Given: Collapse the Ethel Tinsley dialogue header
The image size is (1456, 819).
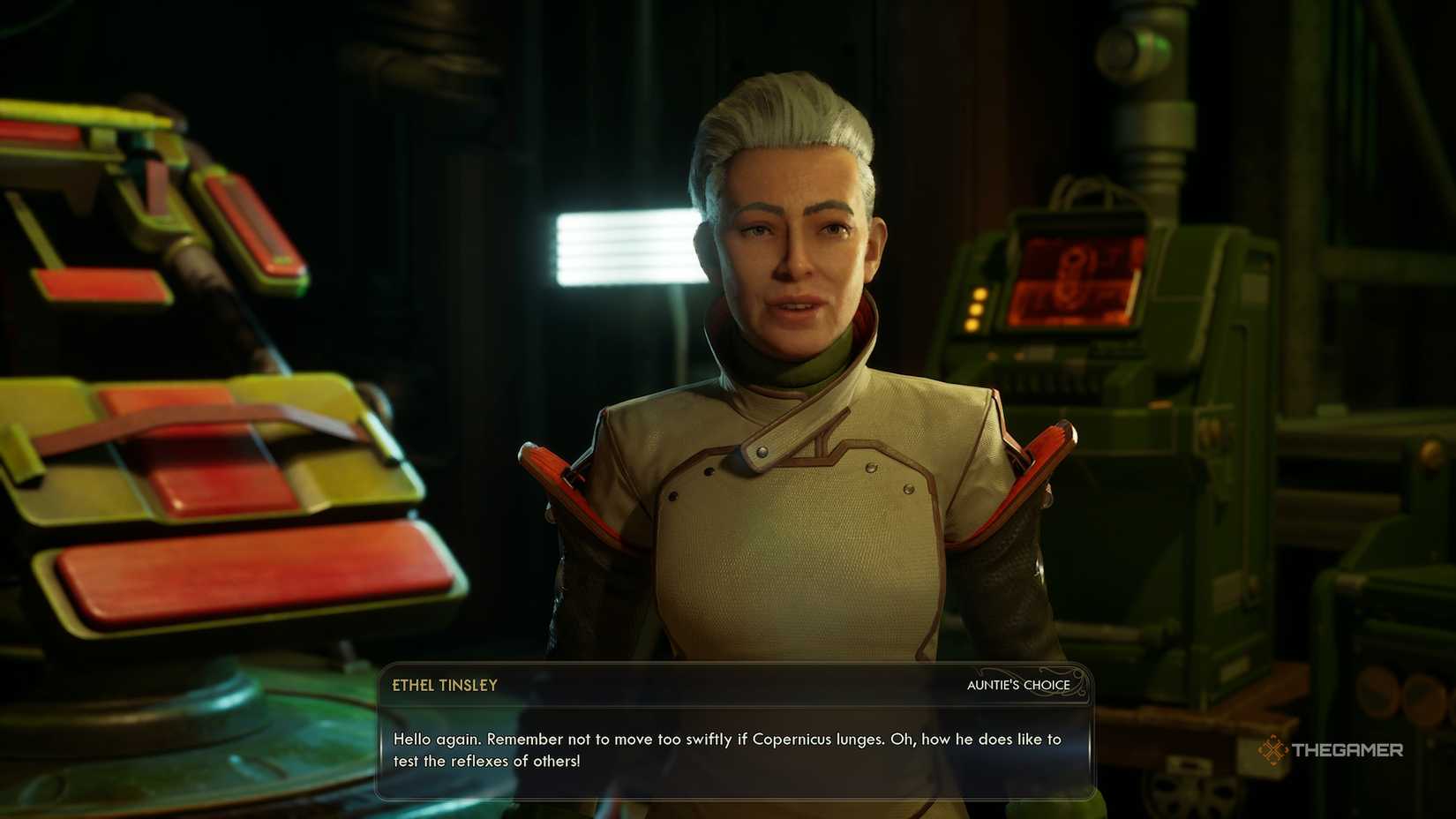Looking at the screenshot, I should point(445,685).
